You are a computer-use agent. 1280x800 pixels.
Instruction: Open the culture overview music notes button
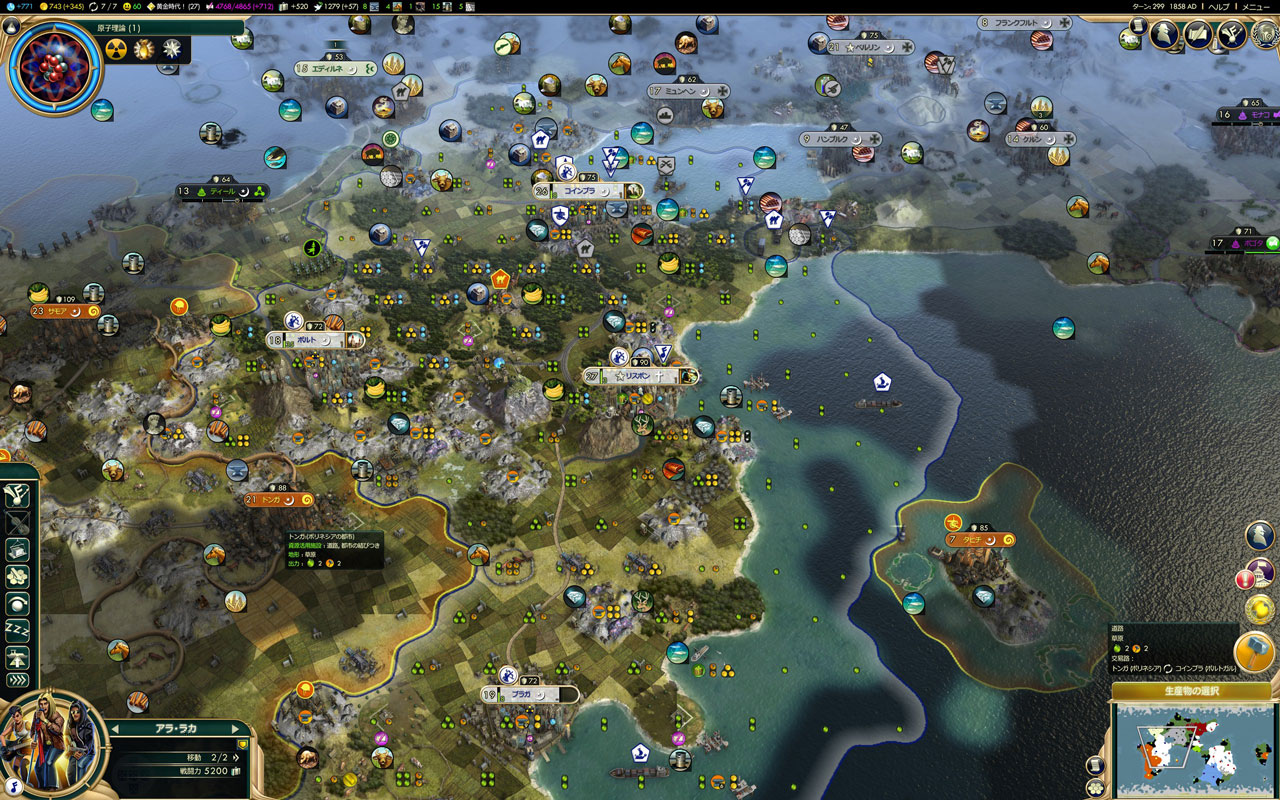pos(1231,34)
